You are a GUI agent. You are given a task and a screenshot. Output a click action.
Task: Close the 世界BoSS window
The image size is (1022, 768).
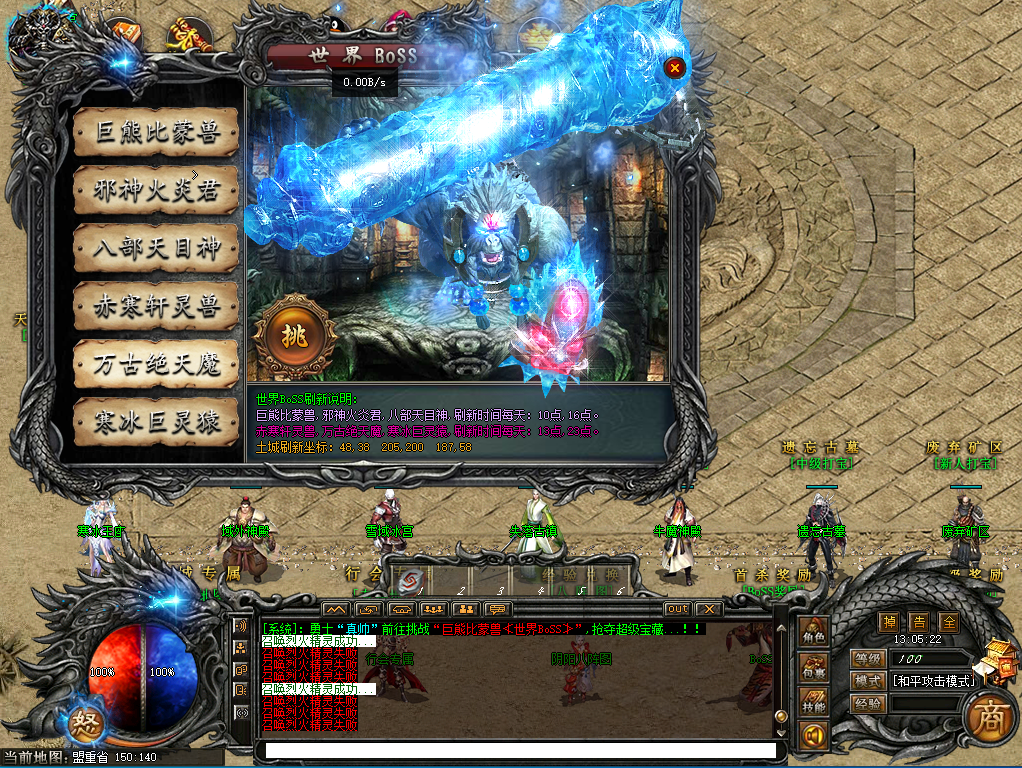675,68
